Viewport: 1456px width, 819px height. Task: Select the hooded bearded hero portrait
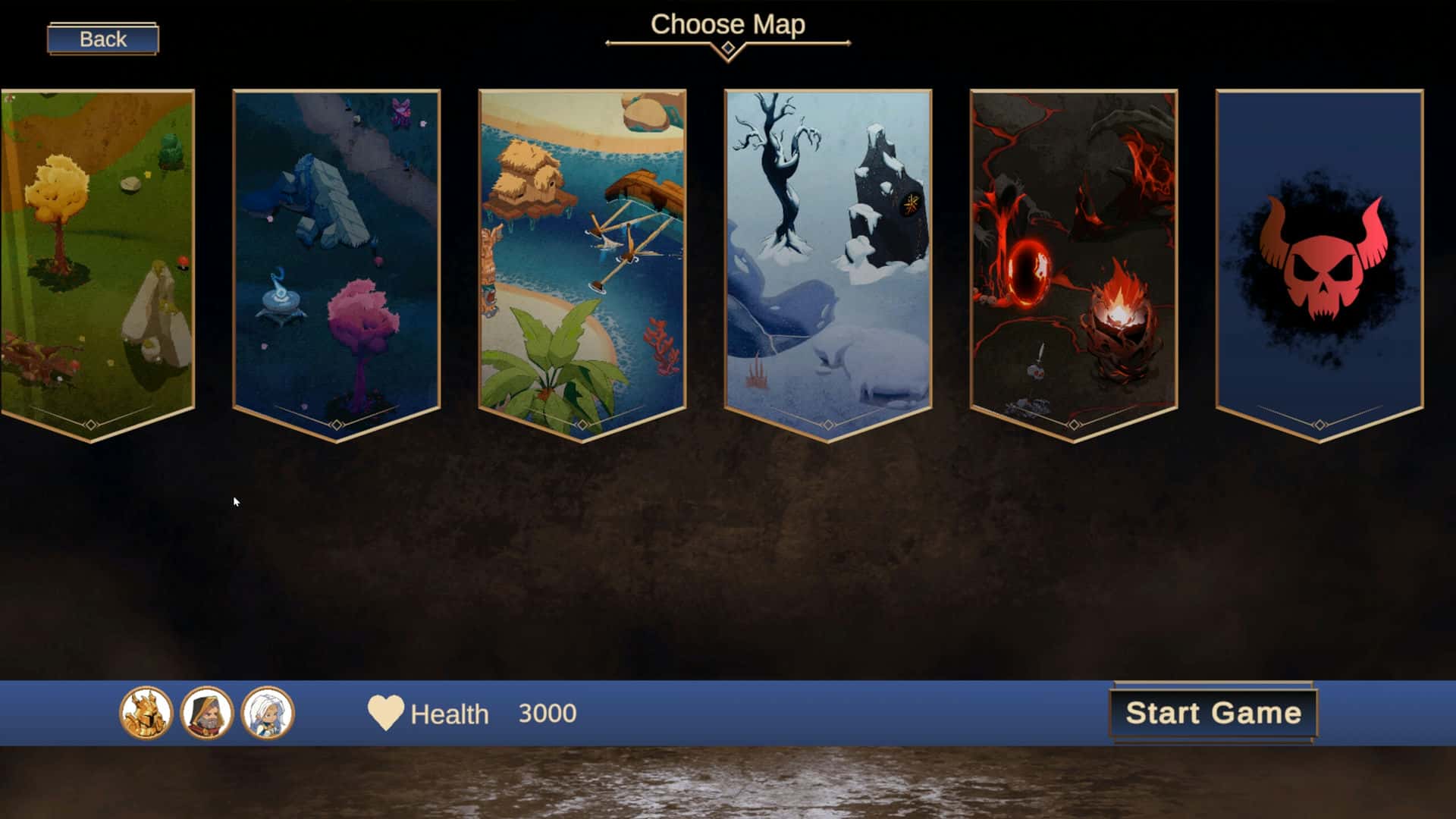(207, 713)
